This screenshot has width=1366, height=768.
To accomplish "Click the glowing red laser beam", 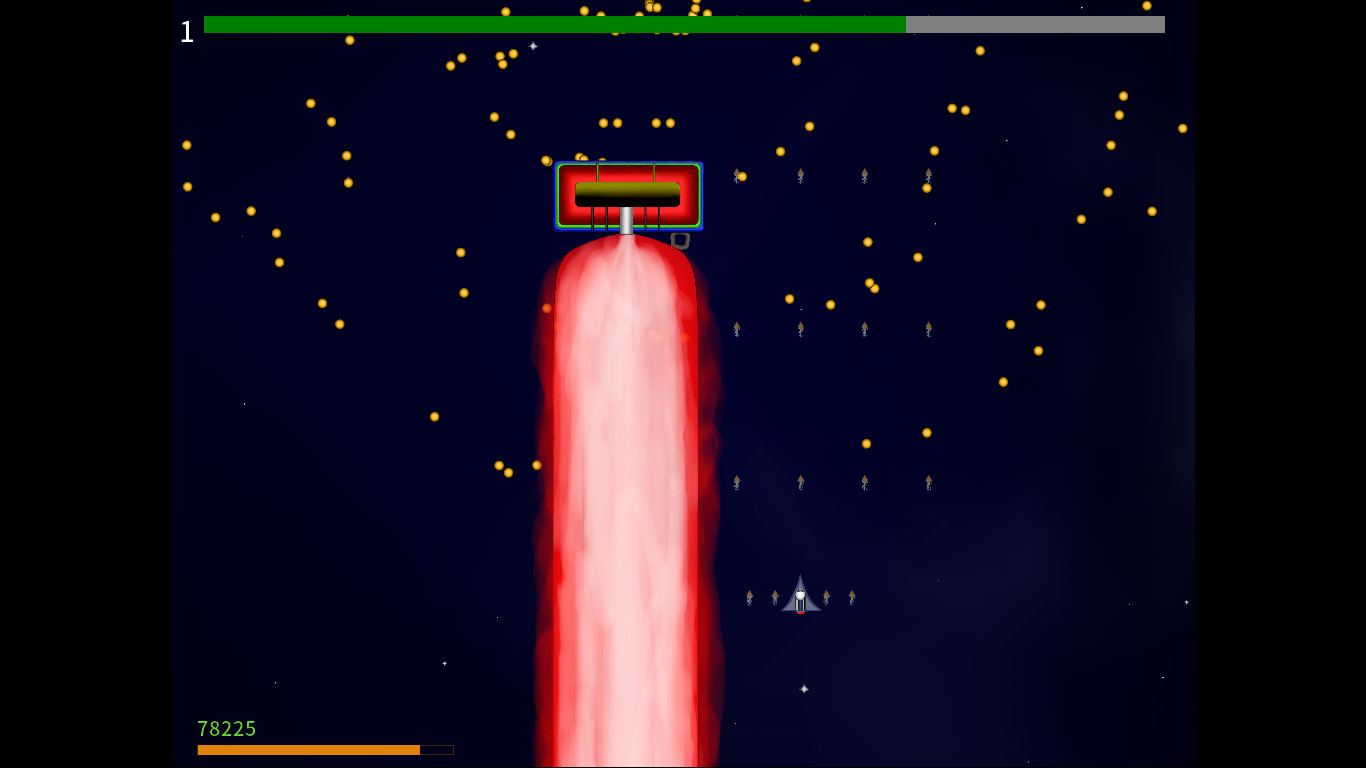I will [x=626, y=450].
